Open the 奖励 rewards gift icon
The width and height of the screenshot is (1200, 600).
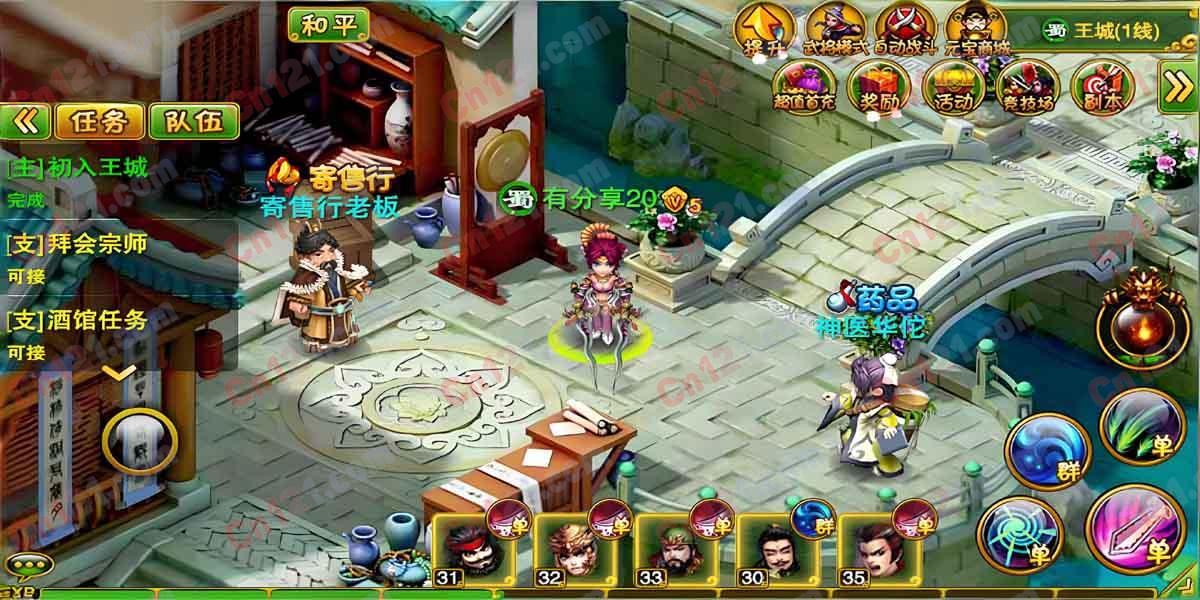point(875,85)
